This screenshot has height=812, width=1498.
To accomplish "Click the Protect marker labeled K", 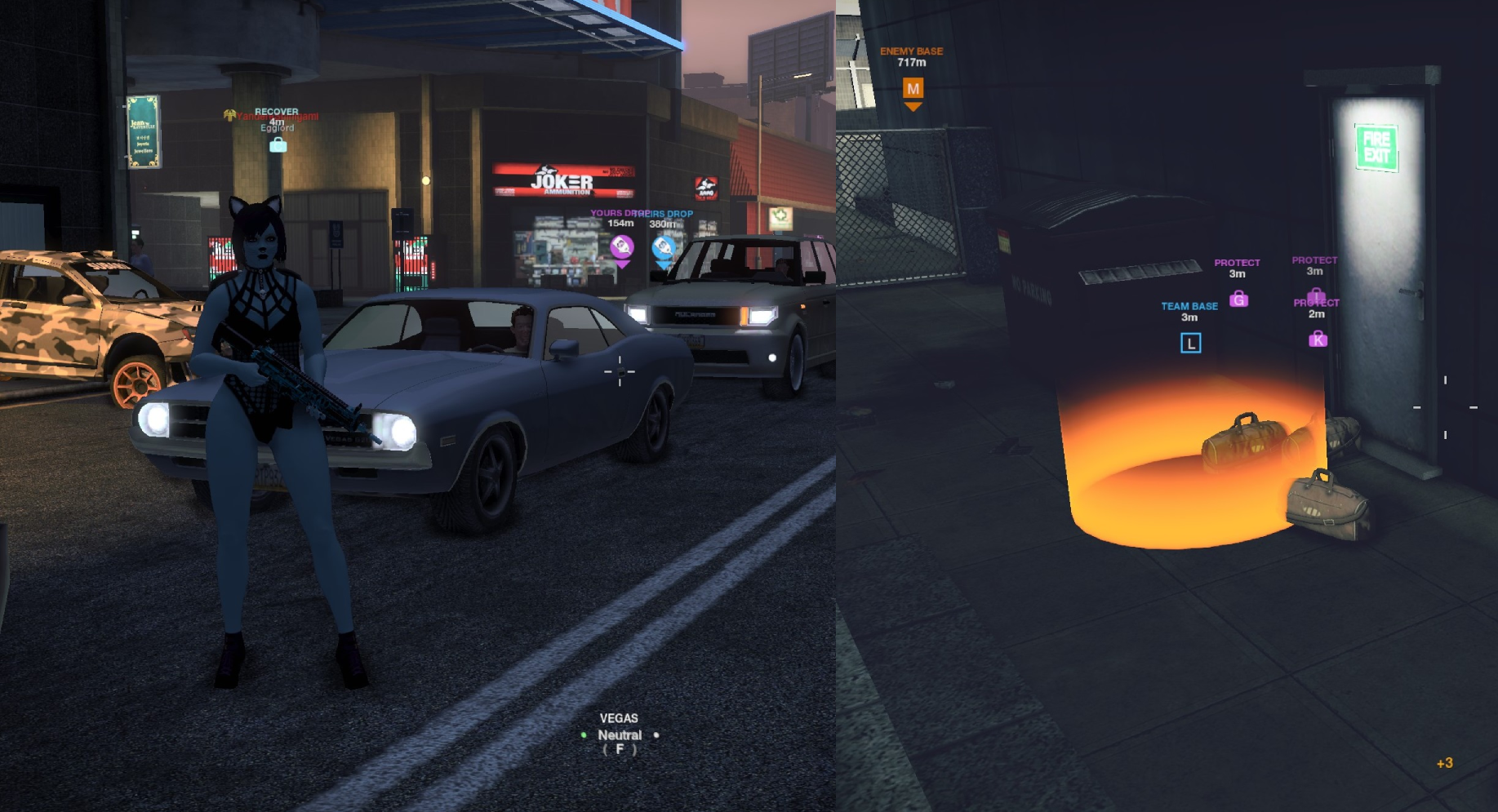I will [x=1318, y=339].
